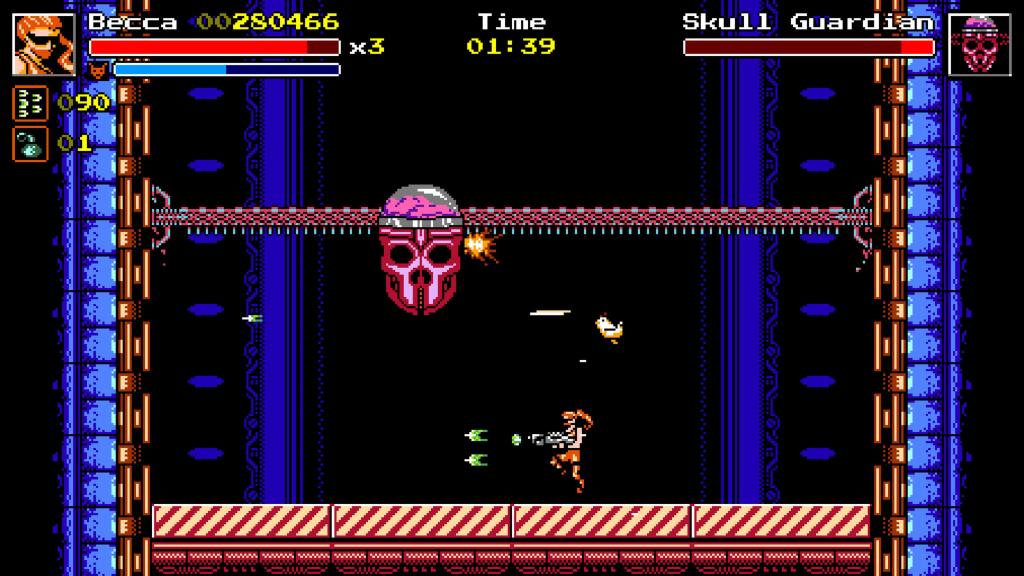Click the Skull Guardian boss portrait
1024x576 pixels.
[x=979, y=44]
